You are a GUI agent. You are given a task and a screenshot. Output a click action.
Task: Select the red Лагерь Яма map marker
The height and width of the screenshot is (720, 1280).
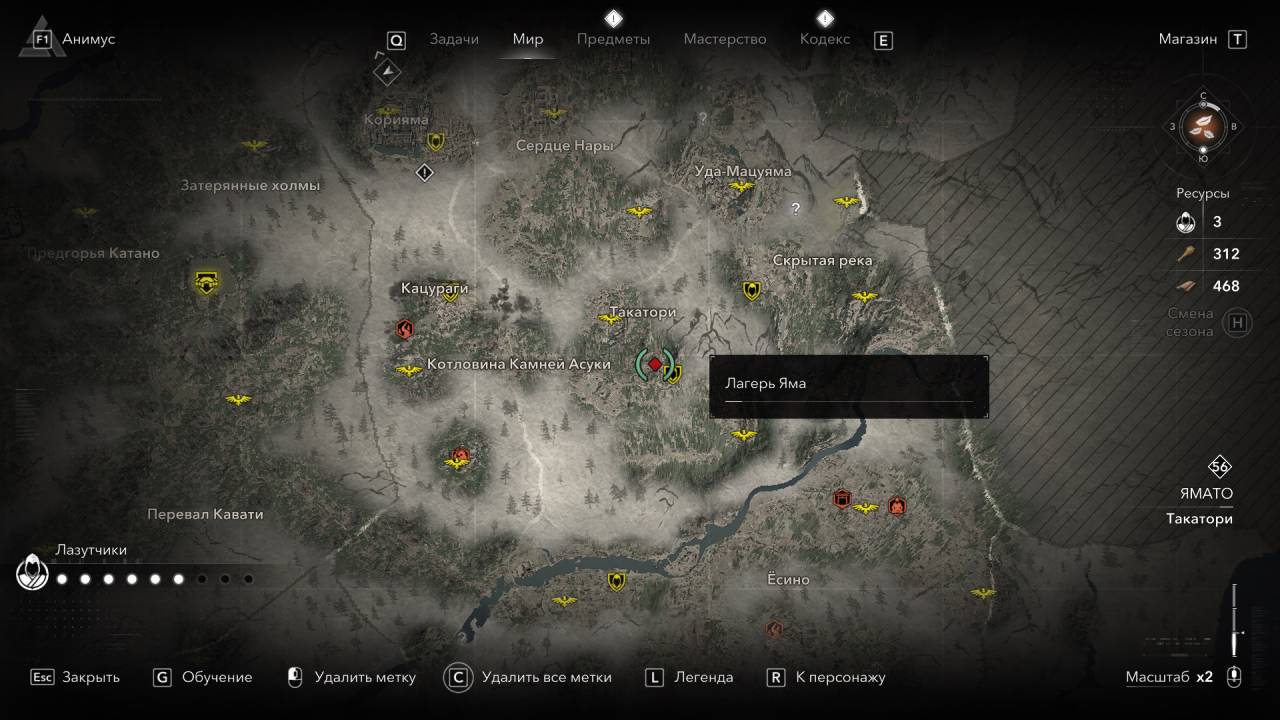click(654, 364)
